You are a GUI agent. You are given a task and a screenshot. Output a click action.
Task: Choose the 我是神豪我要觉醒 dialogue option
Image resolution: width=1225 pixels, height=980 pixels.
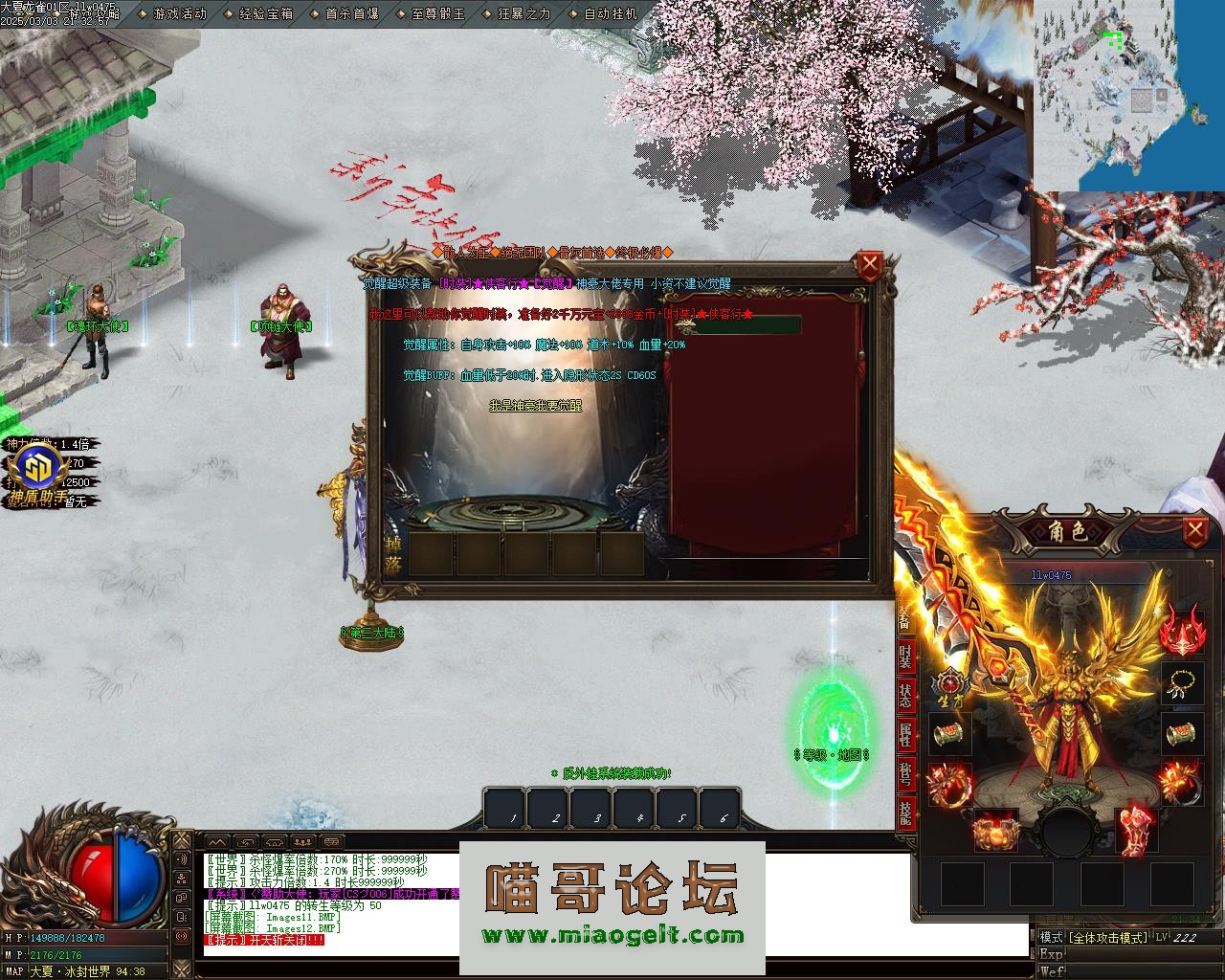[535, 406]
